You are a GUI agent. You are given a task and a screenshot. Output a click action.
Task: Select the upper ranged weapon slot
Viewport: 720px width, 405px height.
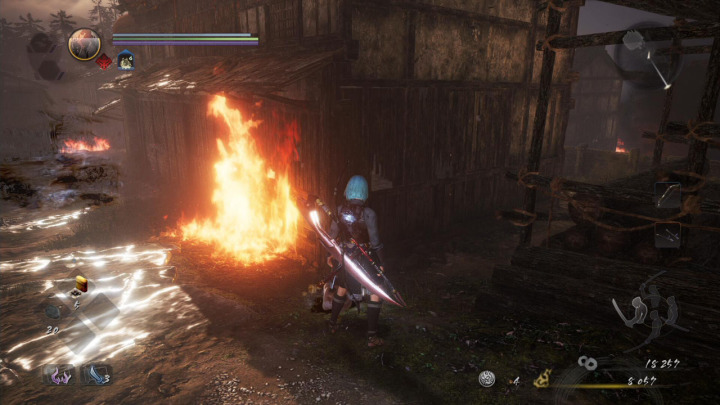tap(667, 195)
